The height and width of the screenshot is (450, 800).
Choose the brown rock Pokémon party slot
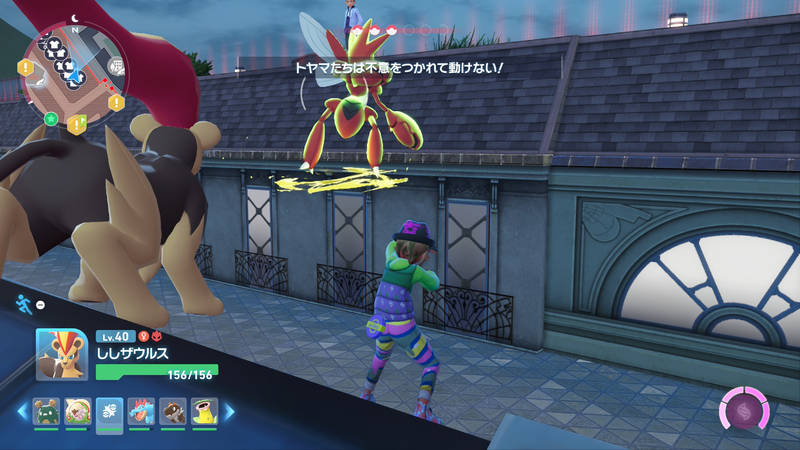(x=173, y=411)
